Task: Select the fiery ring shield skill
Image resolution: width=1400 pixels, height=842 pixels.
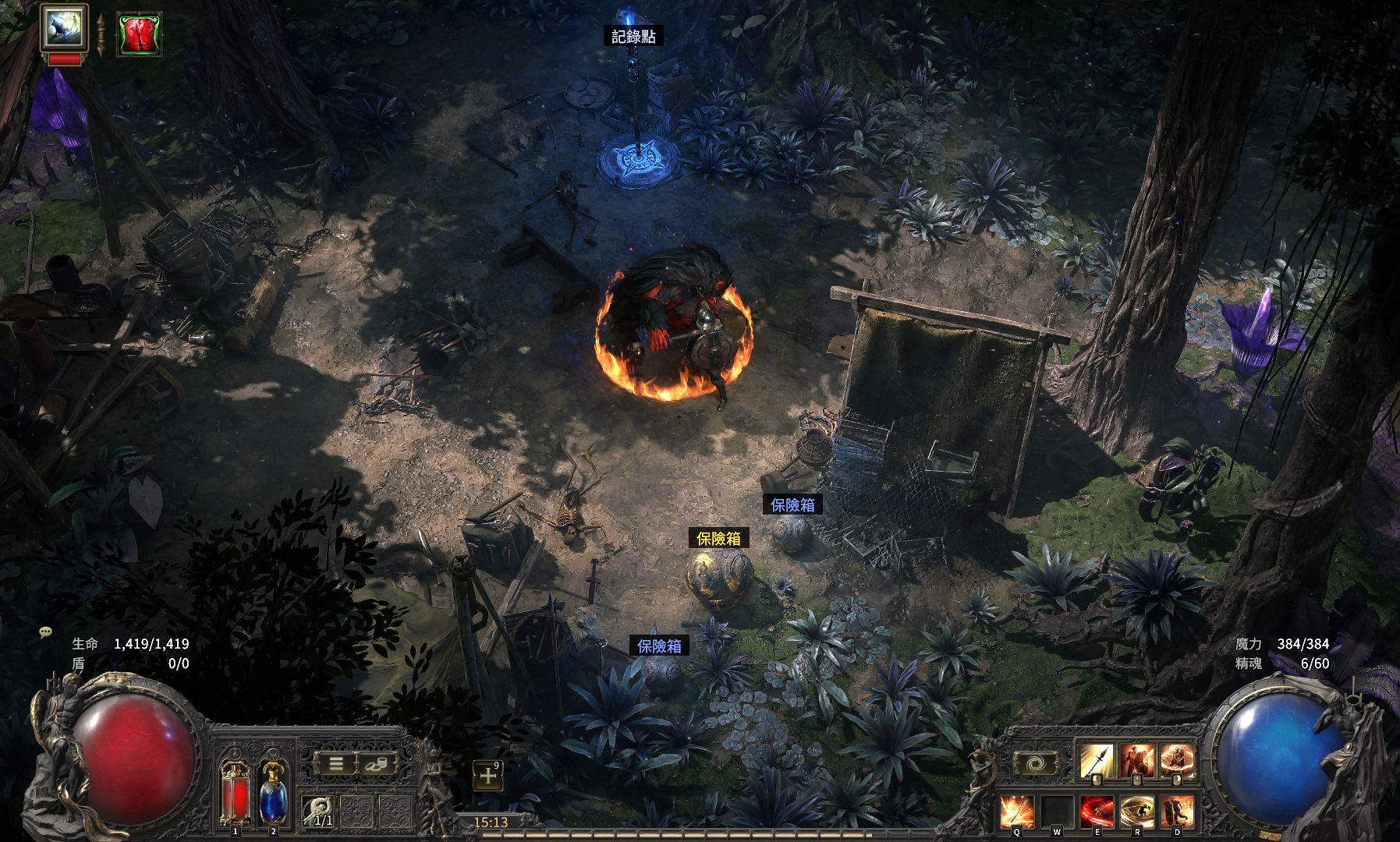Action: tap(1177, 761)
